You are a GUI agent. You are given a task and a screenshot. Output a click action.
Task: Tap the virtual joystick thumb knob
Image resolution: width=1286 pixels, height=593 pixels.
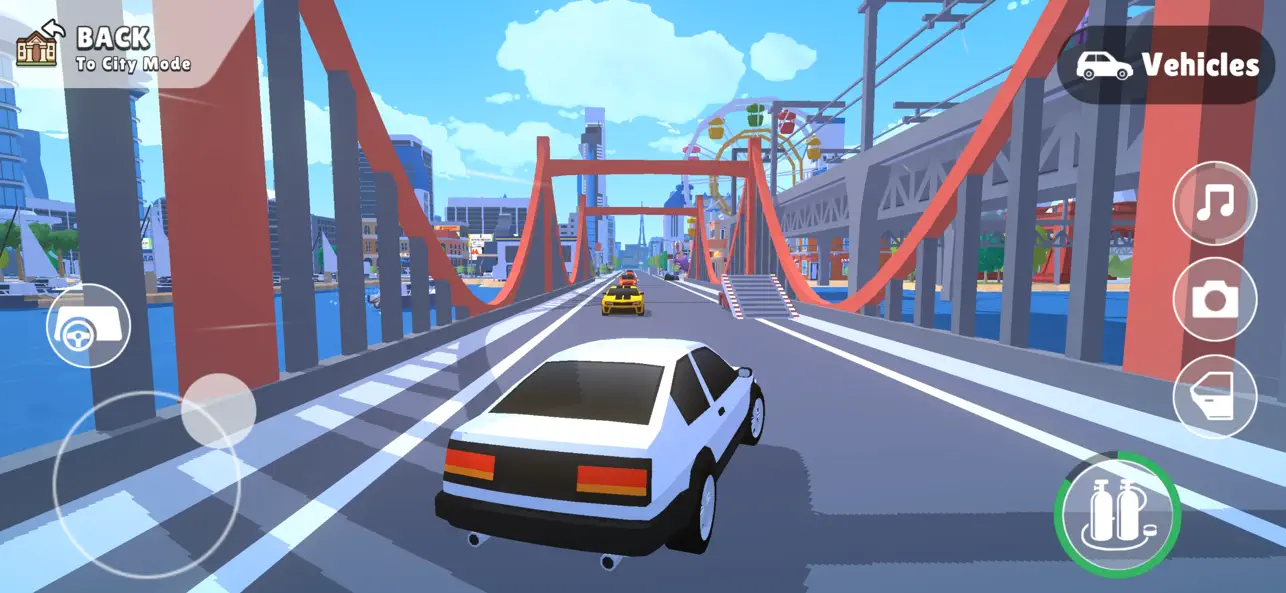(218, 411)
